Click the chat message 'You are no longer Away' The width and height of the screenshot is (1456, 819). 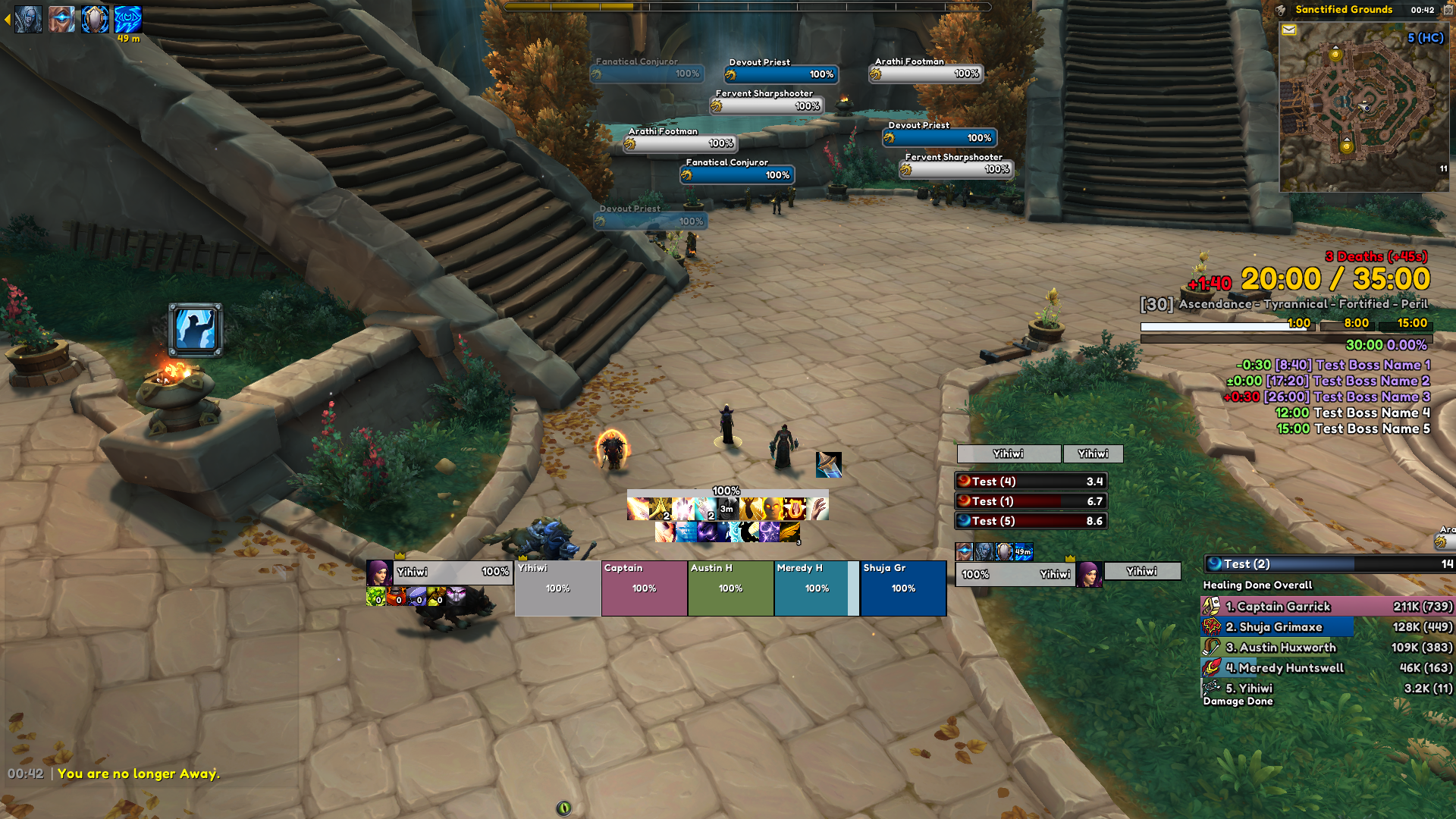[x=138, y=773]
